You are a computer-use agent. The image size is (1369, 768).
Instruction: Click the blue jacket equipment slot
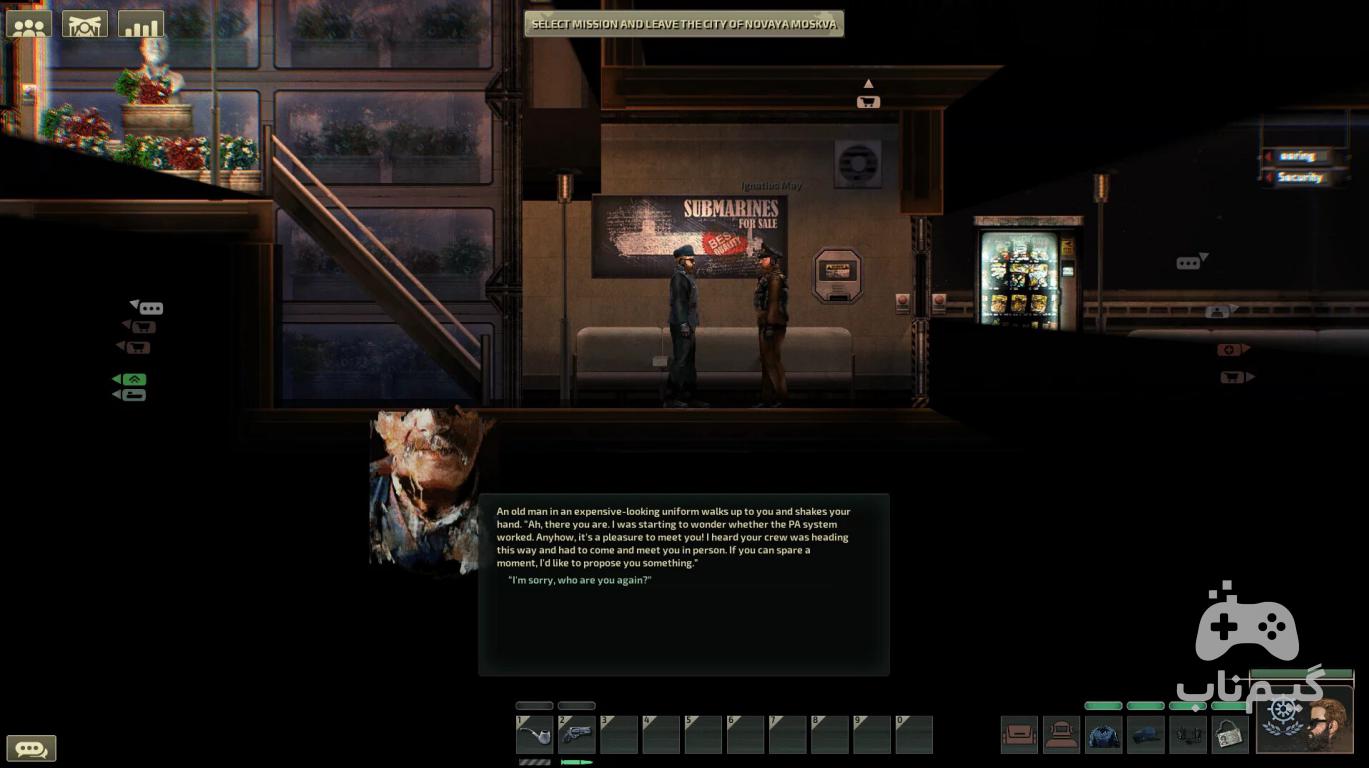coord(1104,735)
